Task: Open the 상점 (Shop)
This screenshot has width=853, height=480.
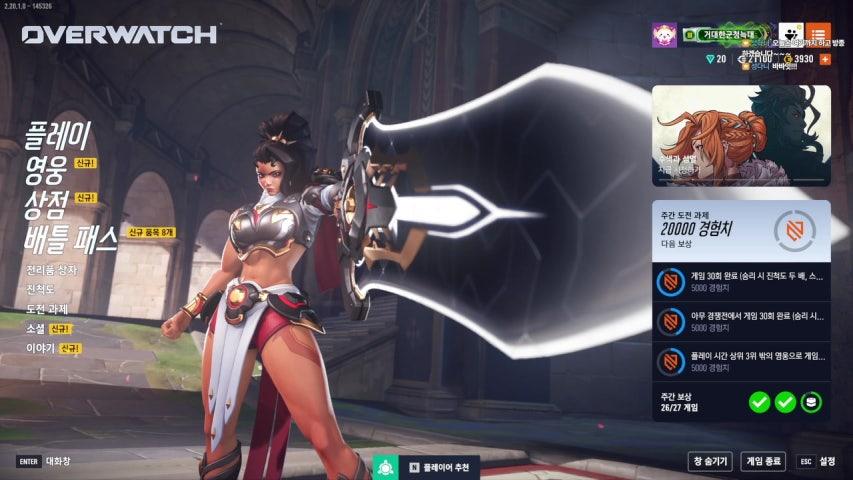Action: (x=46, y=204)
